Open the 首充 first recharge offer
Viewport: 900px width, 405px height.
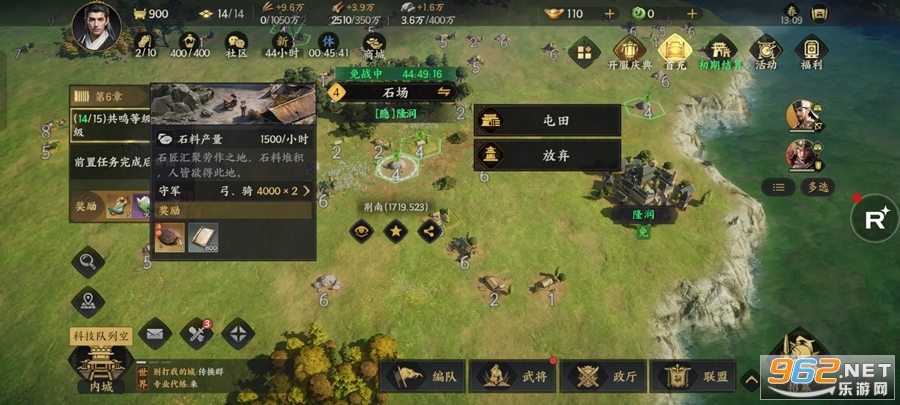(x=675, y=52)
